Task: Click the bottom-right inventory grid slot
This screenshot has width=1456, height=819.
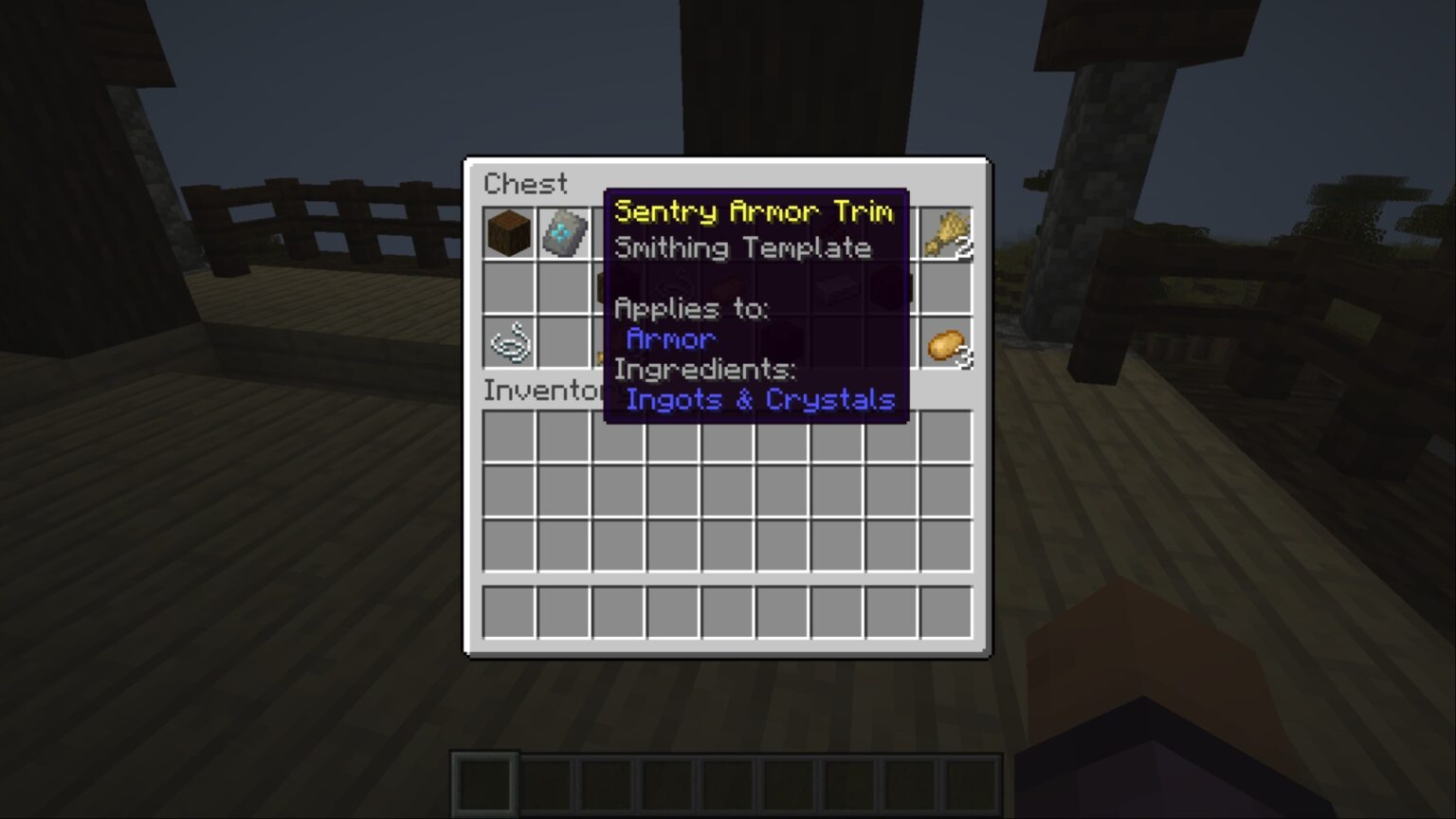Action: pyautogui.click(x=946, y=613)
